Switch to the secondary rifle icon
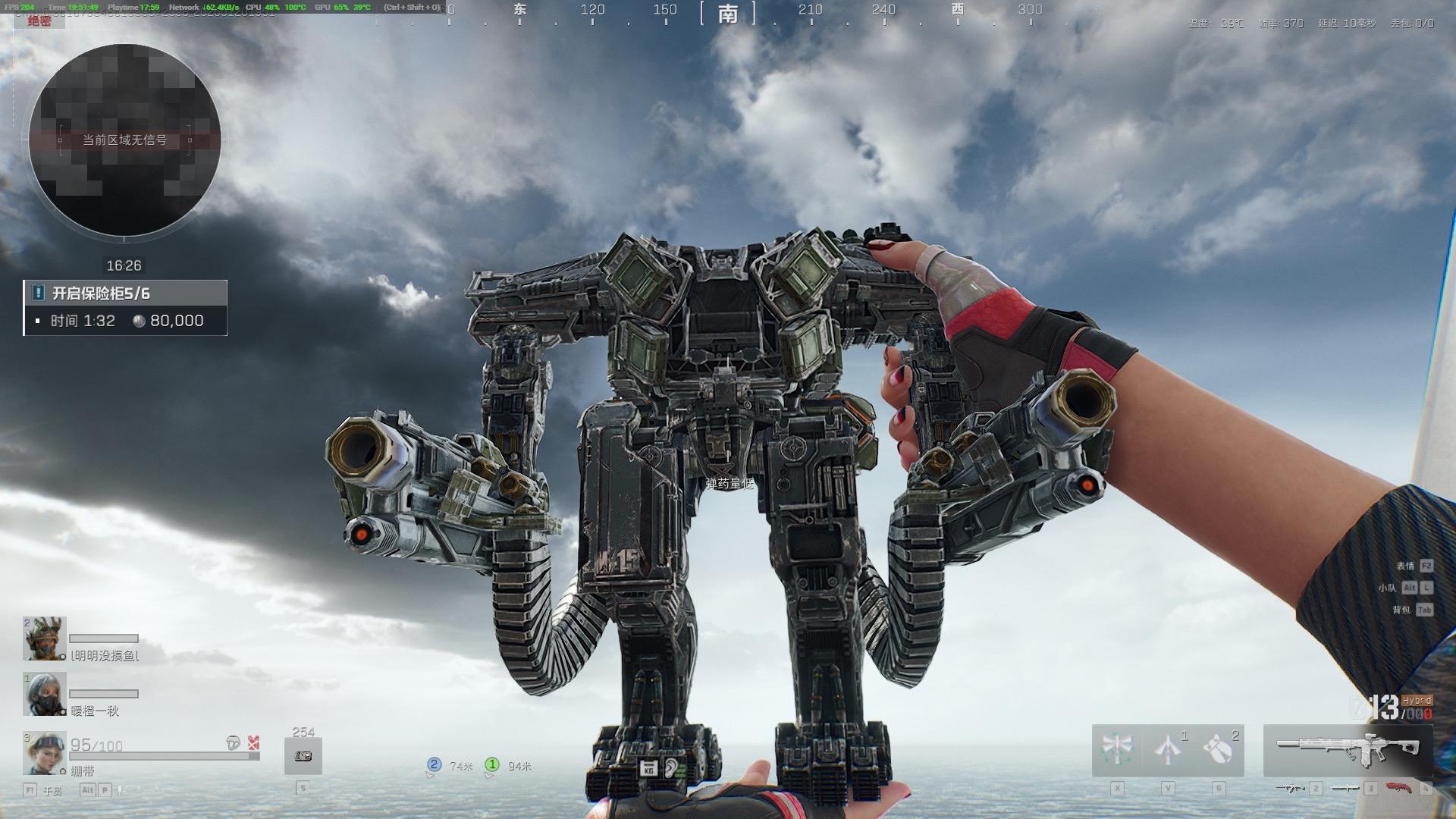 pos(1290,789)
